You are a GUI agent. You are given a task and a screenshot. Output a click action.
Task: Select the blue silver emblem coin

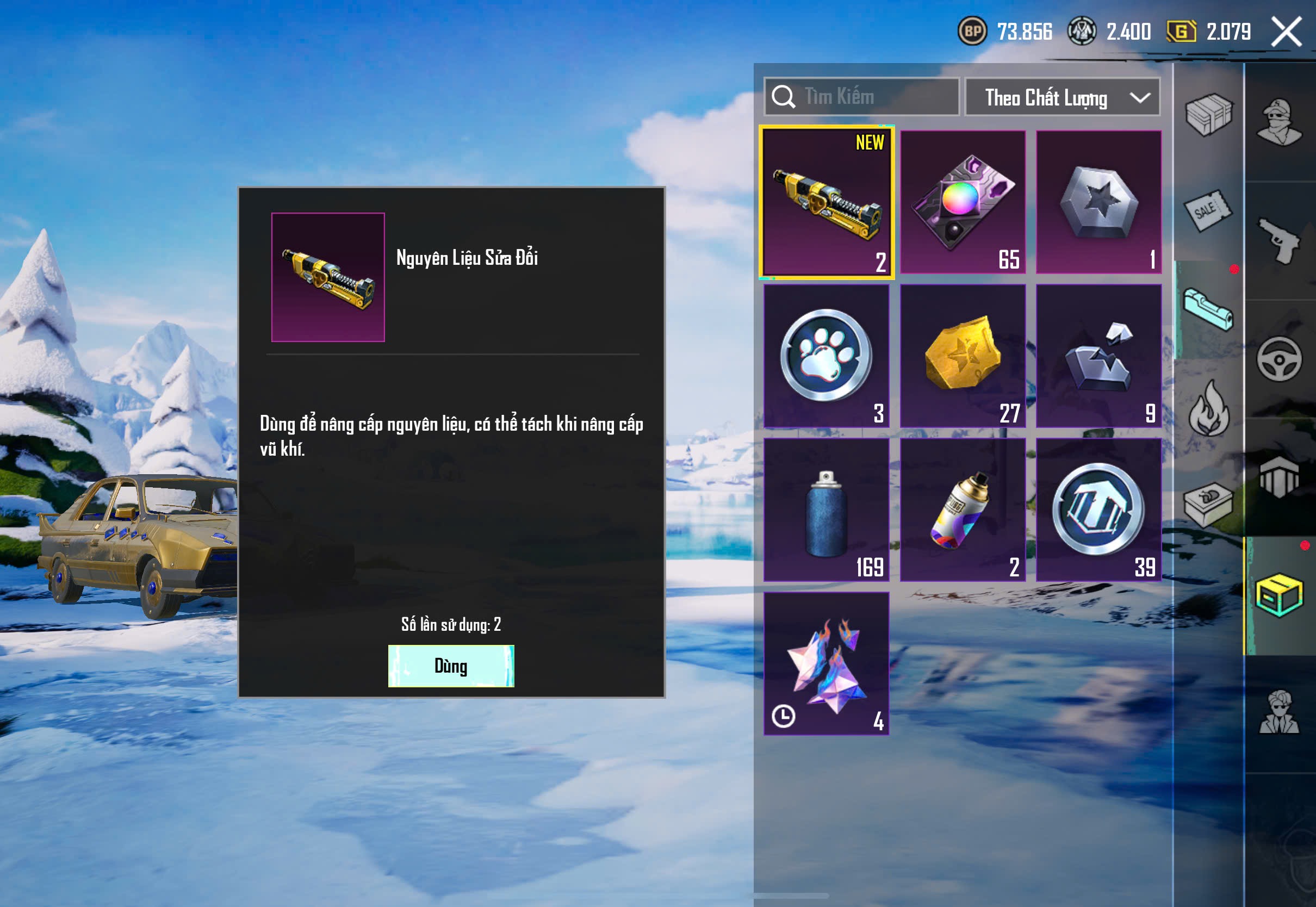(1098, 510)
